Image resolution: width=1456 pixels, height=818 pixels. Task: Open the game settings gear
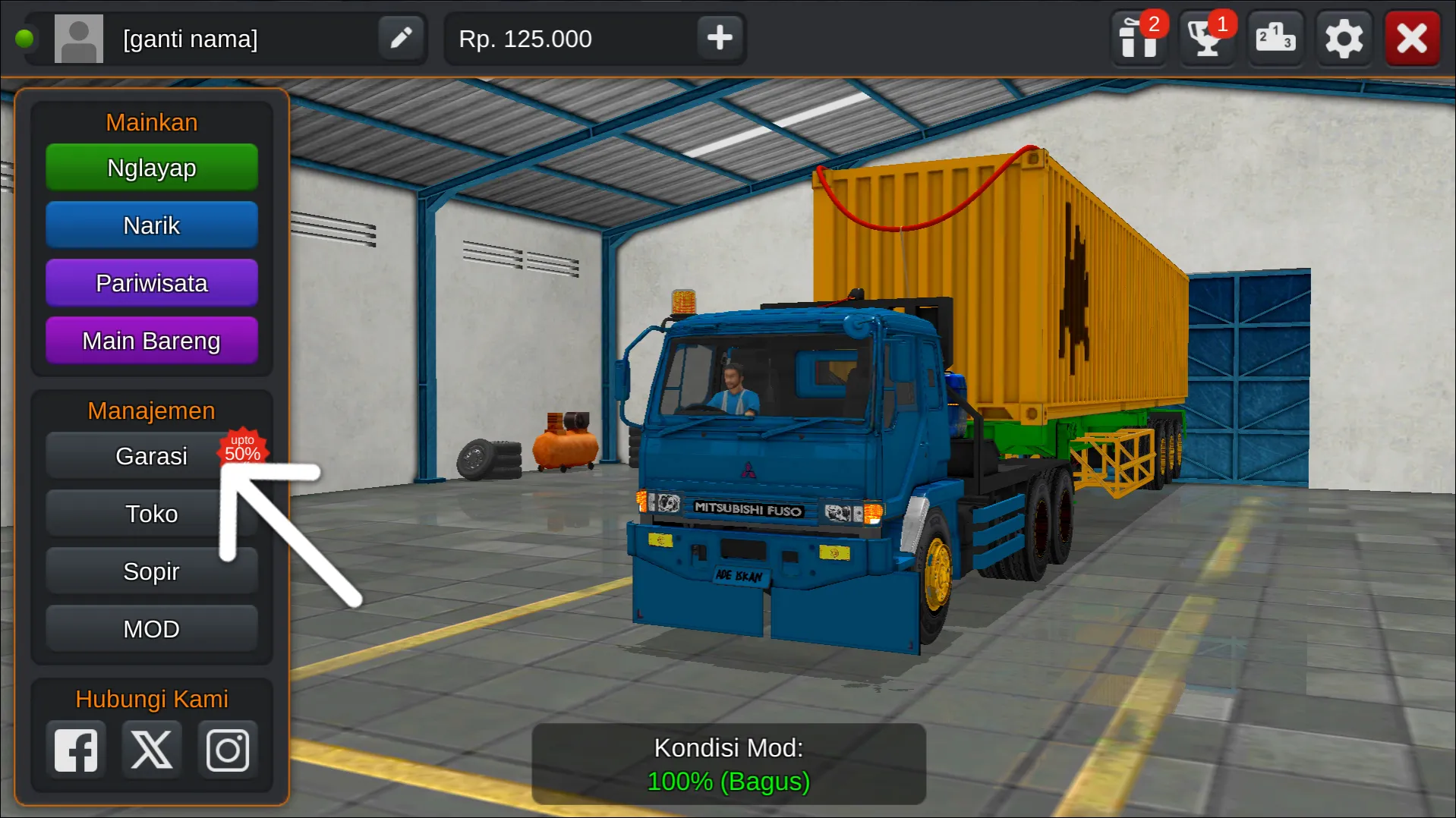tap(1344, 38)
